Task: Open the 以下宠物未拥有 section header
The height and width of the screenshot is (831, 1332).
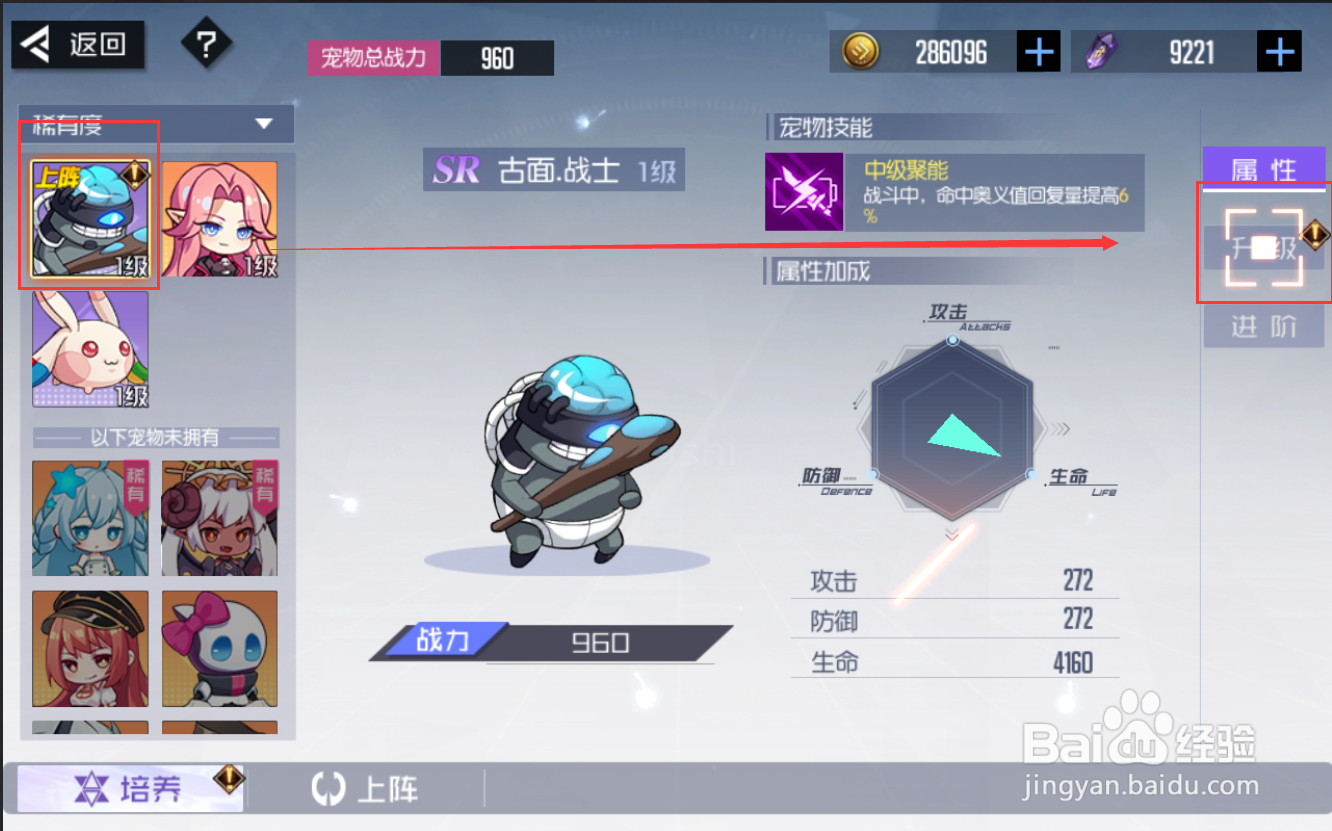Action: [155, 437]
